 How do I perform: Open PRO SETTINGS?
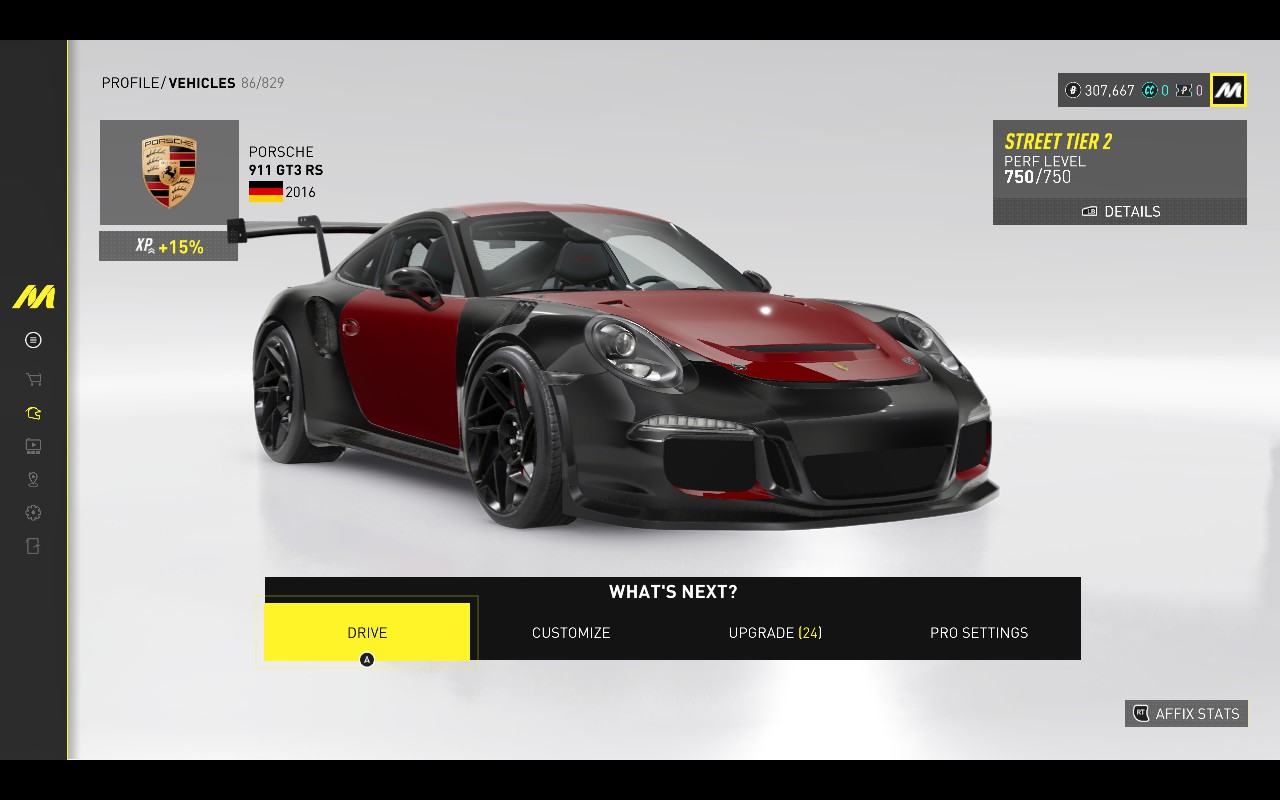tap(979, 632)
